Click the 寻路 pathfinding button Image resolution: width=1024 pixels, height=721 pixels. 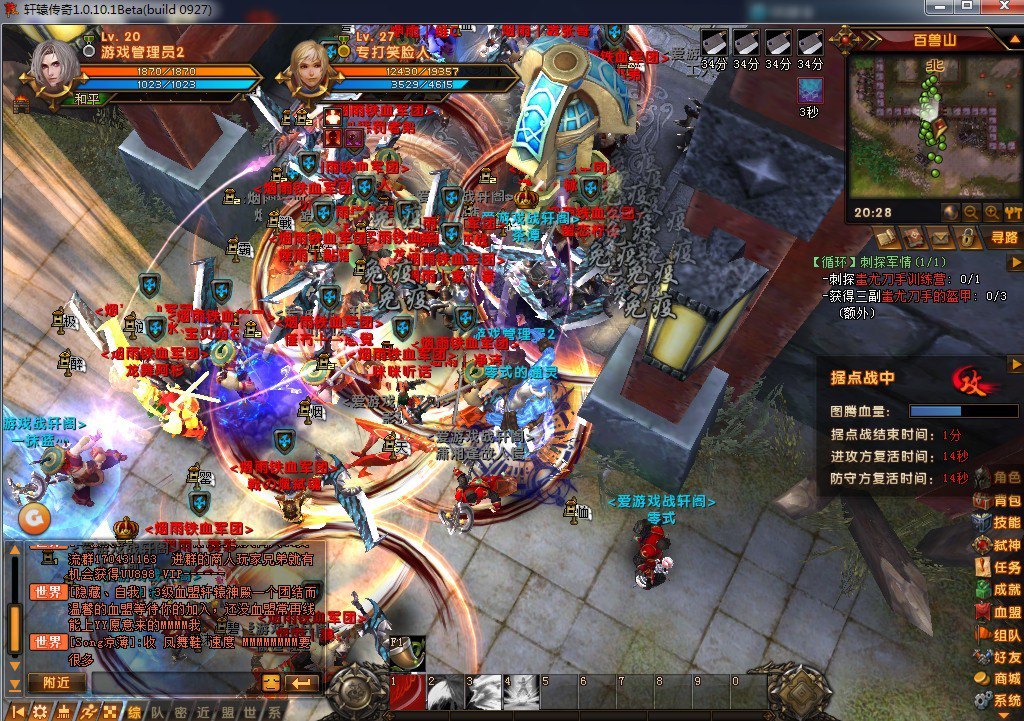(x=1003, y=238)
